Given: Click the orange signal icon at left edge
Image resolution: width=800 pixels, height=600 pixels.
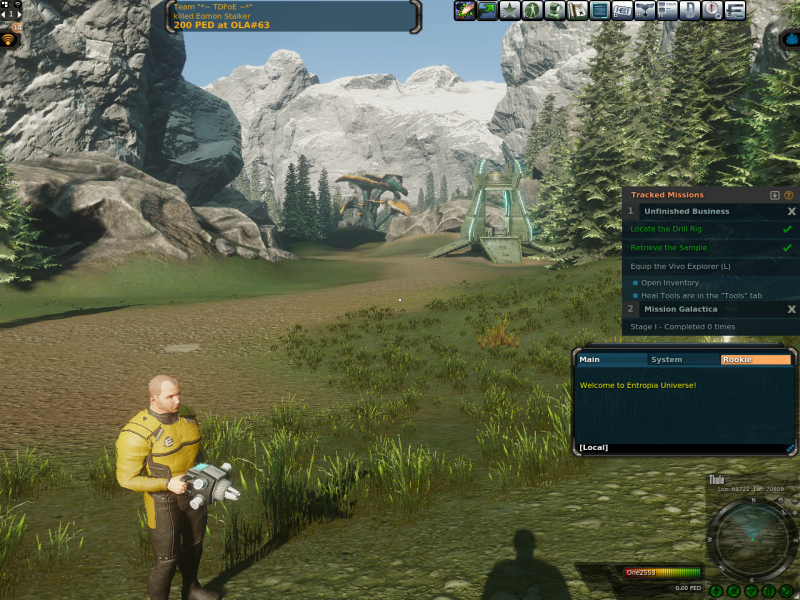Looking at the screenshot, I should (x=9, y=40).
